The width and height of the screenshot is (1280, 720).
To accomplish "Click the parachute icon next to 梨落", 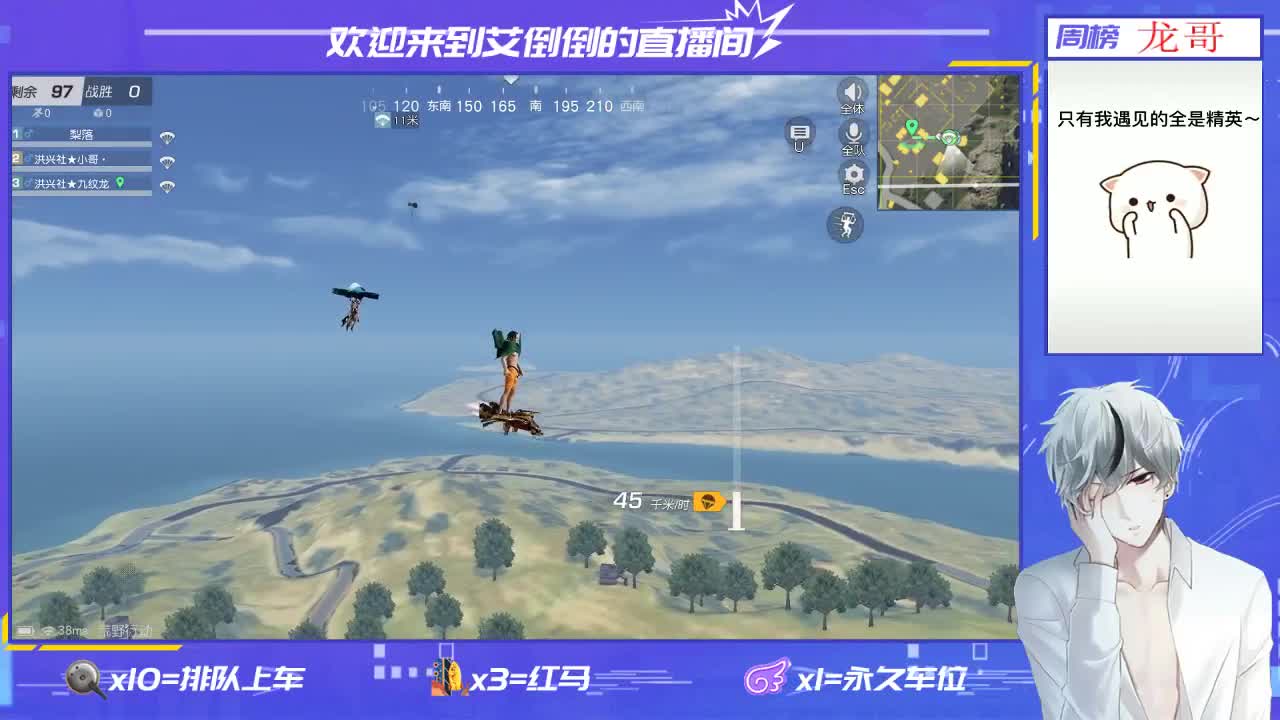I will 167,137.
